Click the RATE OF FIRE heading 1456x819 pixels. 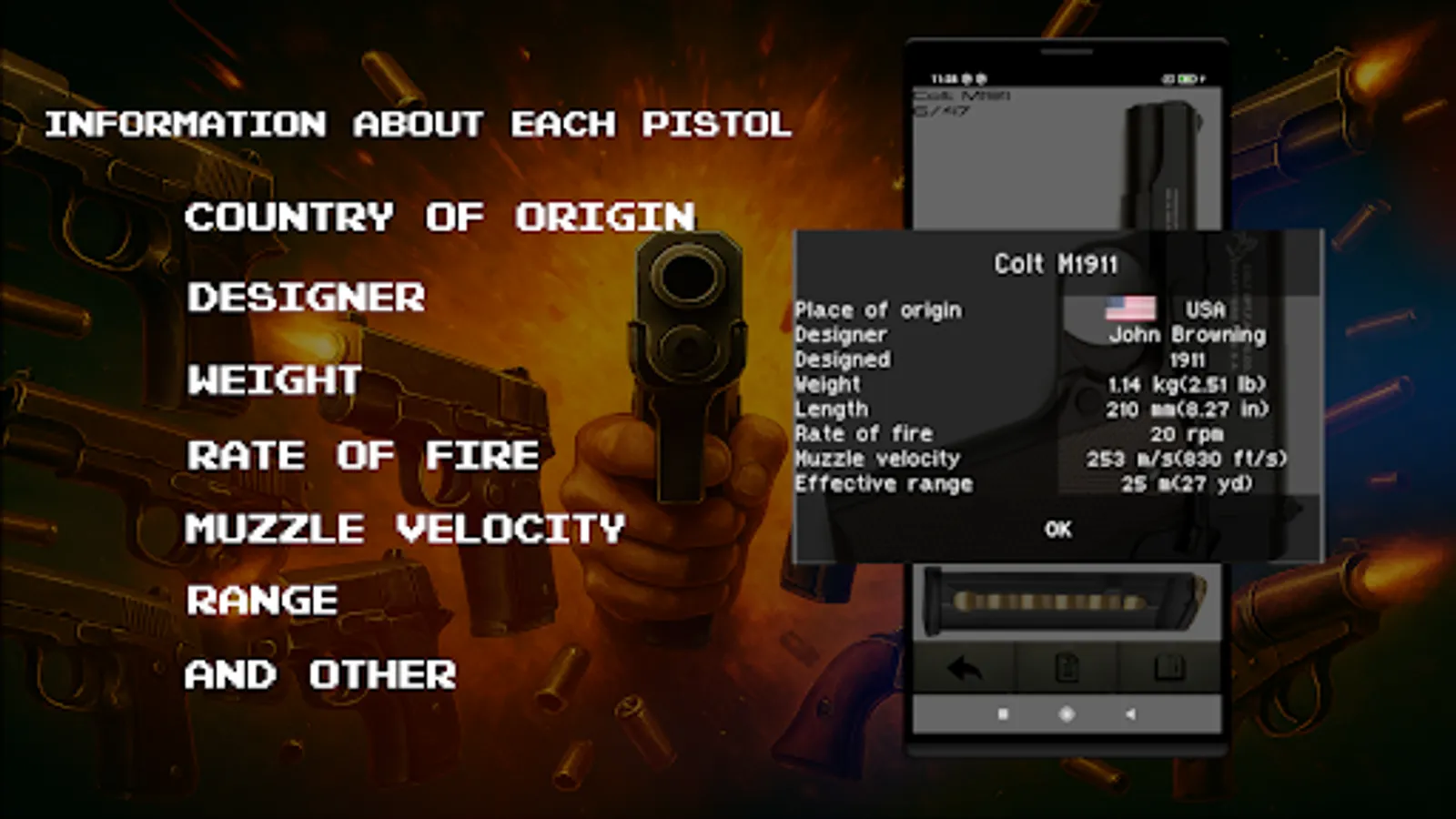(x=362, y=456)
